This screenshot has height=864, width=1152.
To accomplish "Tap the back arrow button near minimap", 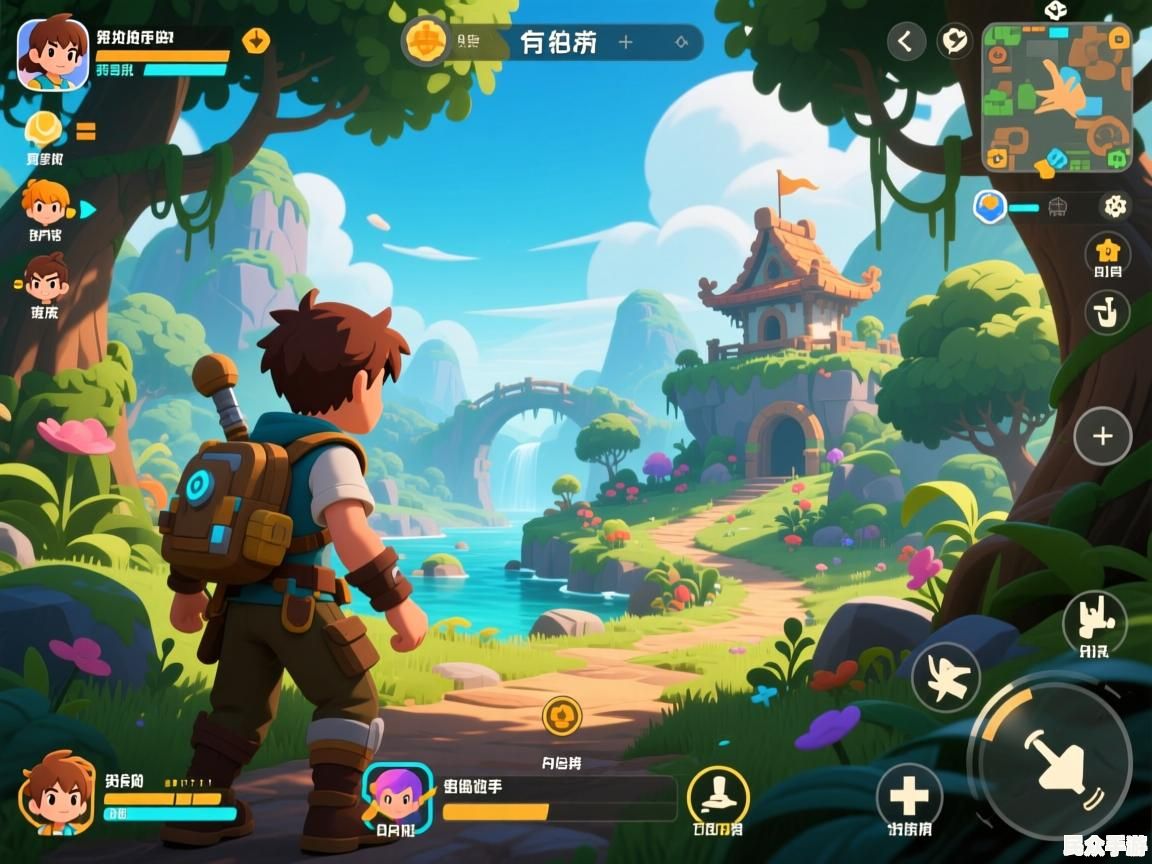I will click(x=906, y=41).
